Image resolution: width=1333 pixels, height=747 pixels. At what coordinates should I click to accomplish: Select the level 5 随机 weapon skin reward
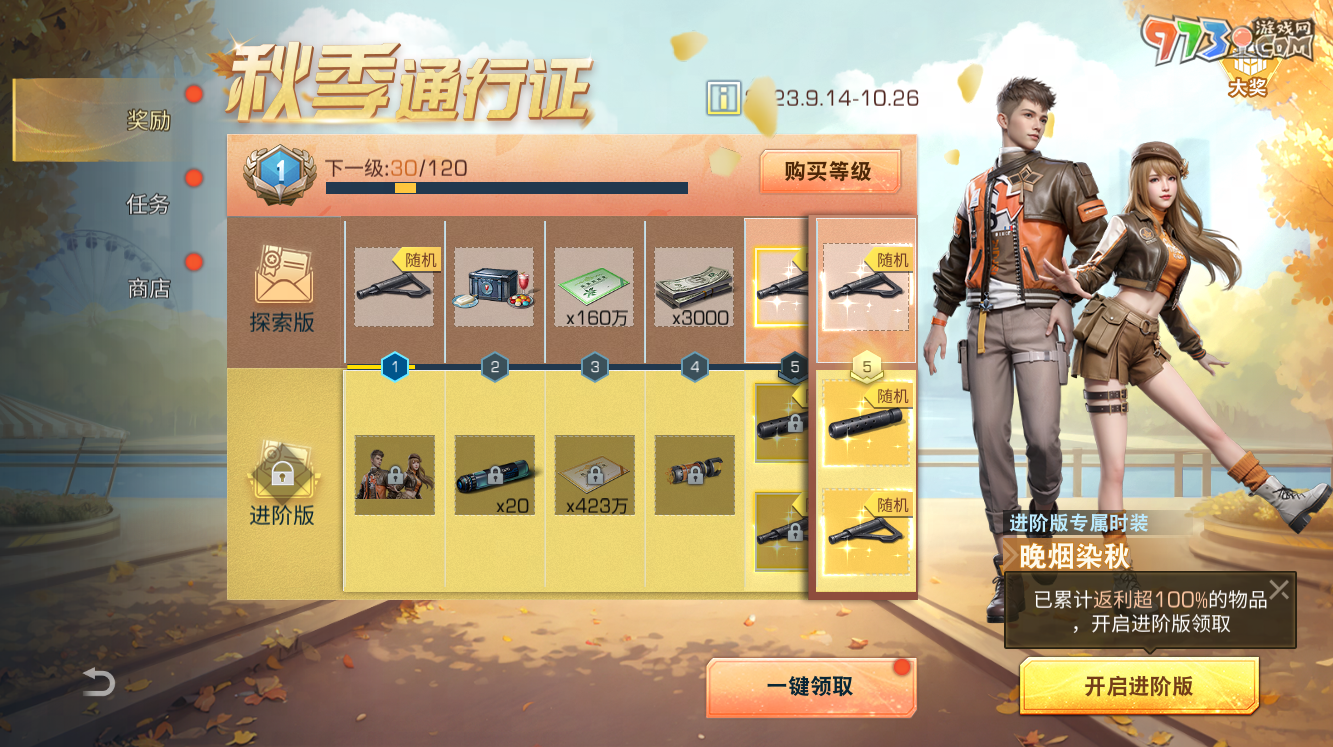pos(865,285)
